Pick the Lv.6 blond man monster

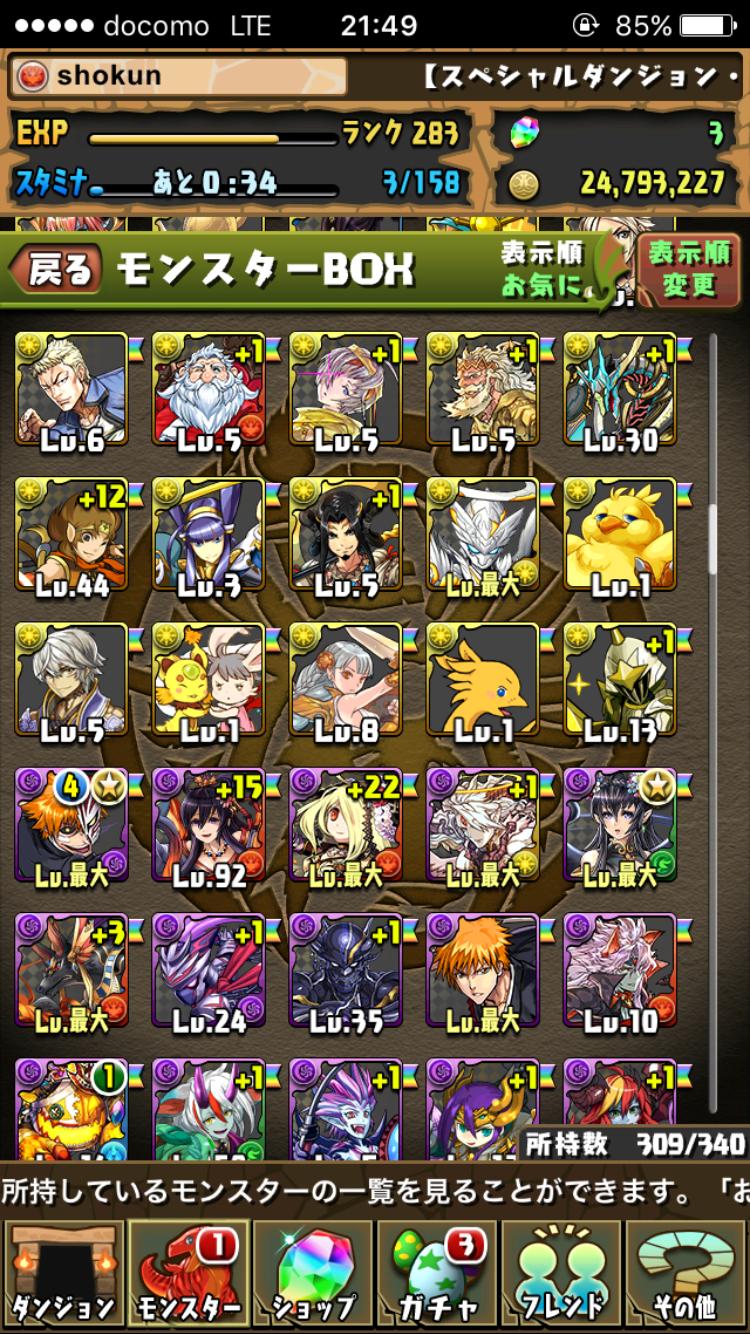point(72,390)
